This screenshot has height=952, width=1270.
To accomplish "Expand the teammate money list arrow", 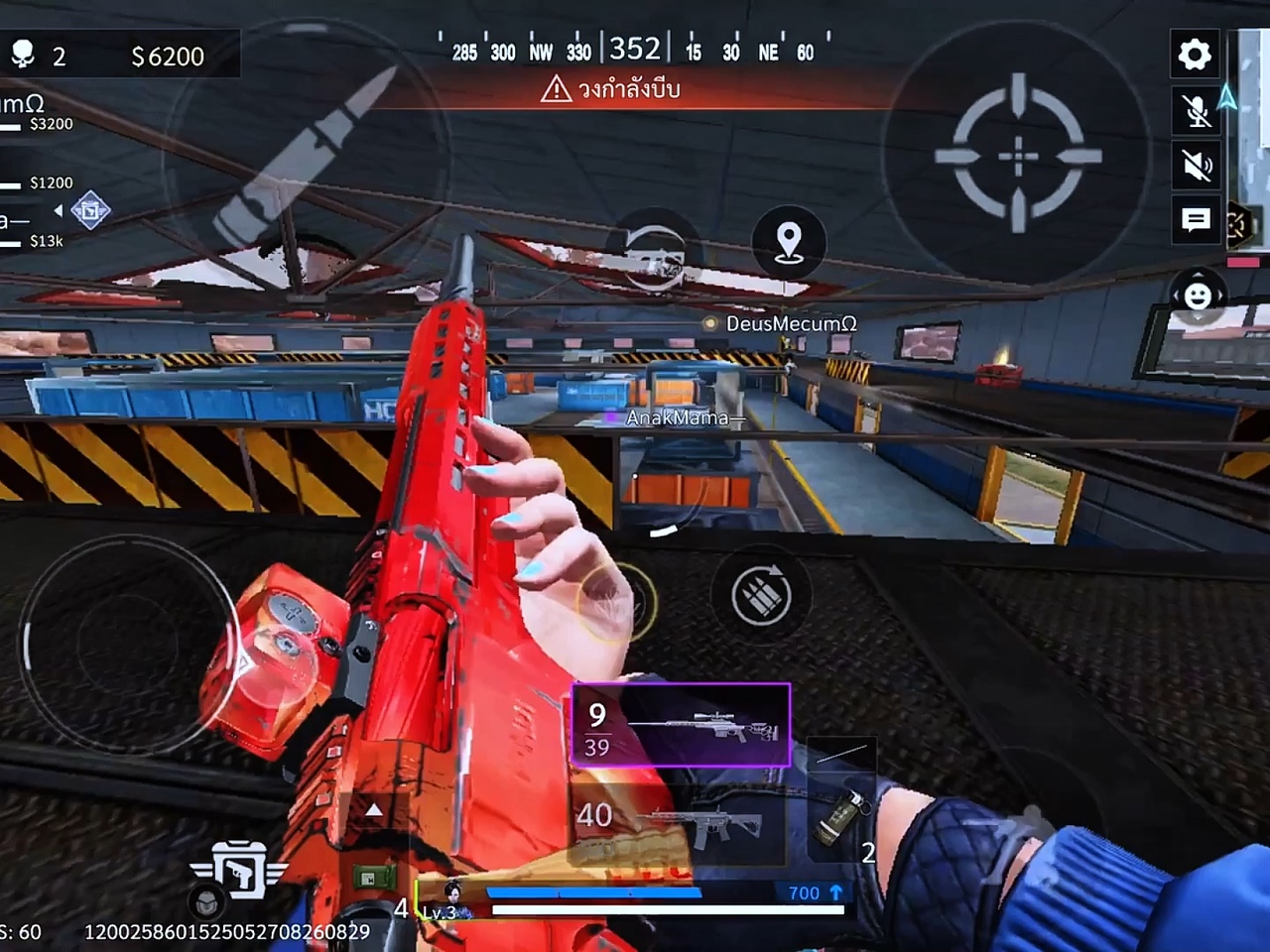I will point(59,210).
